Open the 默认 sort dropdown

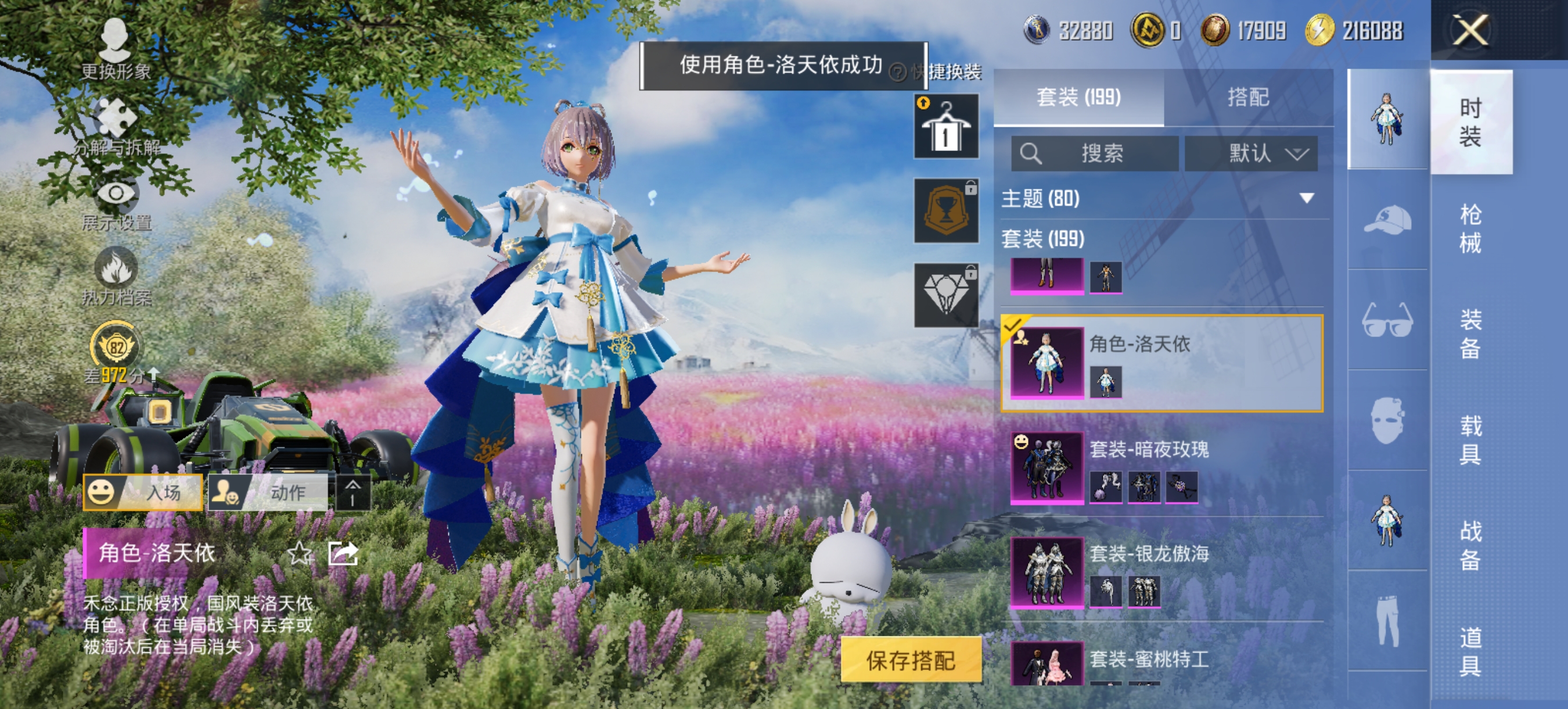pyautogui.click(x=1251, y=155)
